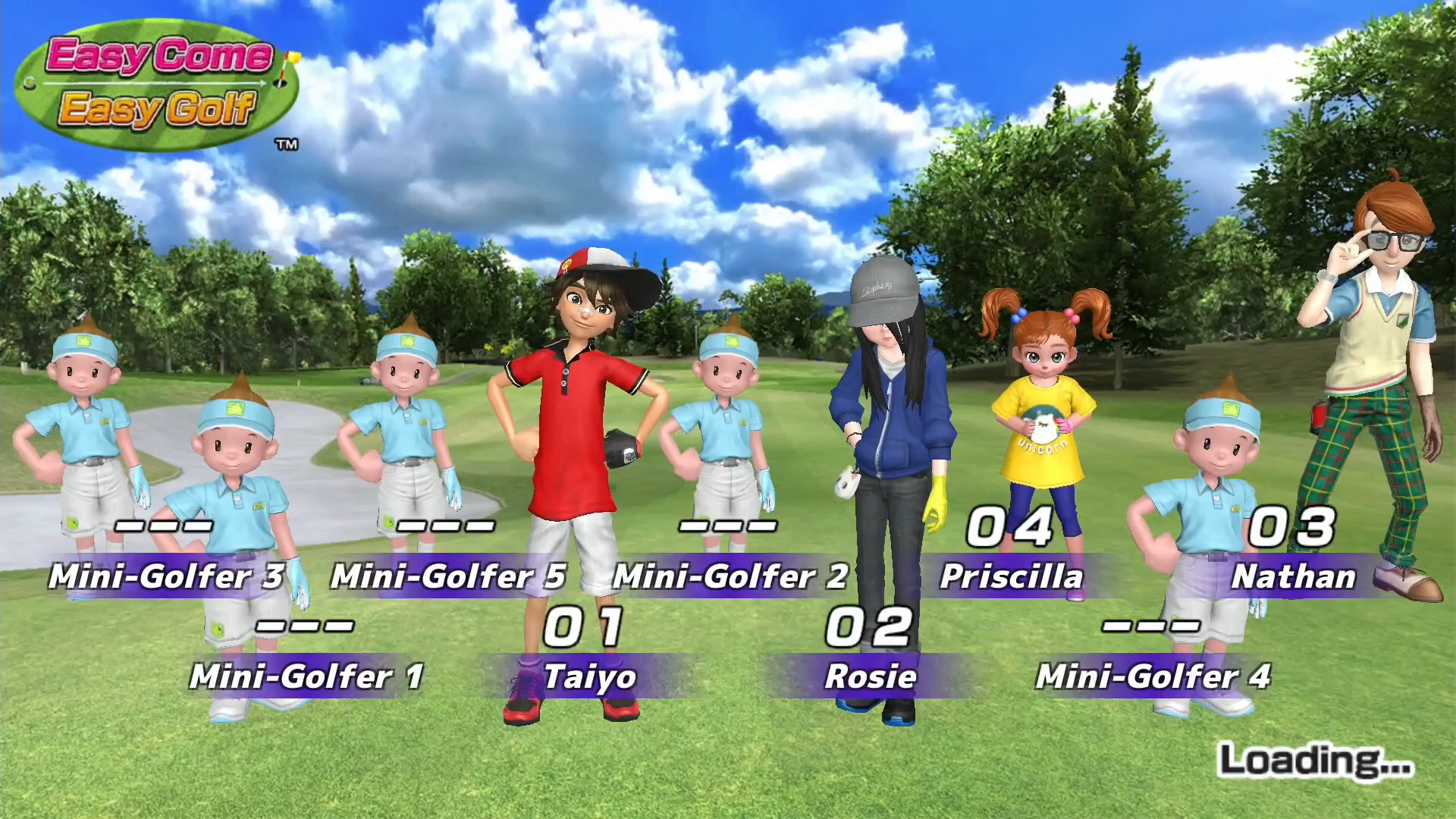
Task: Pick the Mini-Golfer 1 name label
Action: pyautogui.click(x=306, y=676)
